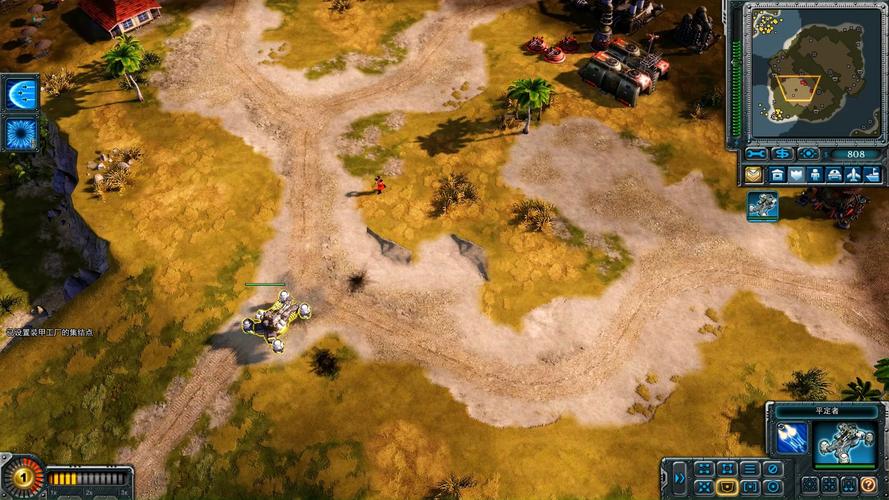
Task: Switch to the naval ship production tab
Action: pyautogui.click(x=872, y=175)
